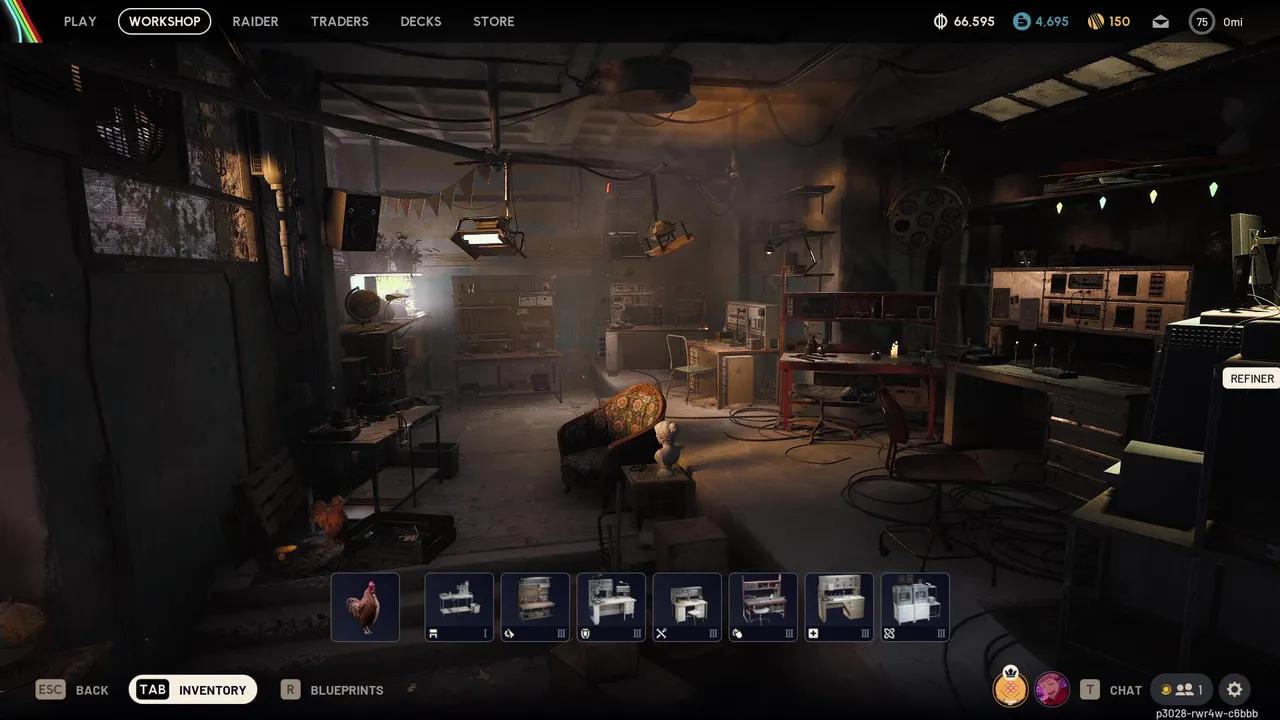The height and width of the screenshot is (720, 1280).
Task: Open the Inventory button
Action: pos(193,689)
